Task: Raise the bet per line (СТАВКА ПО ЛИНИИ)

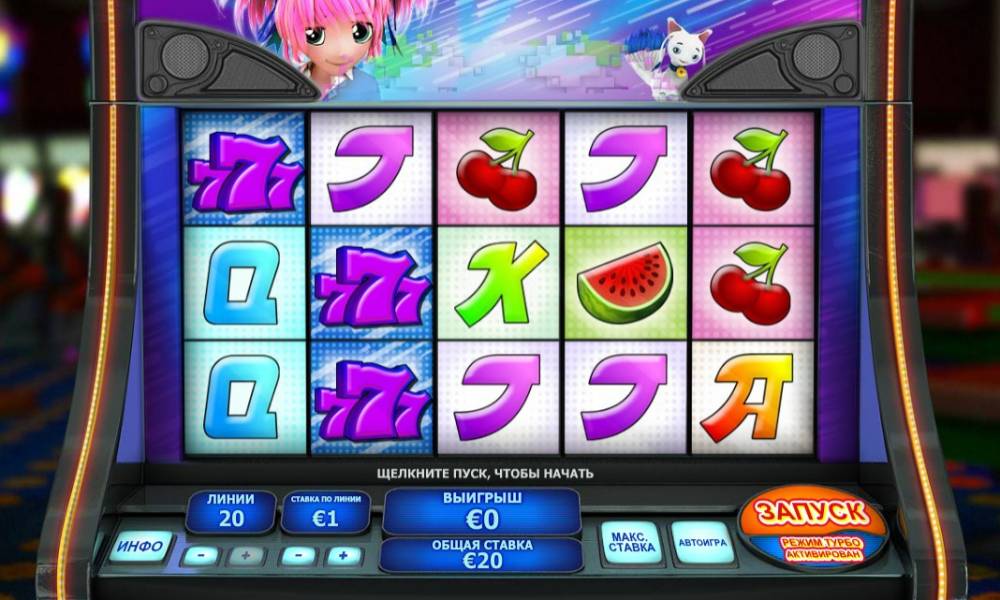Action: pos(343,555)
